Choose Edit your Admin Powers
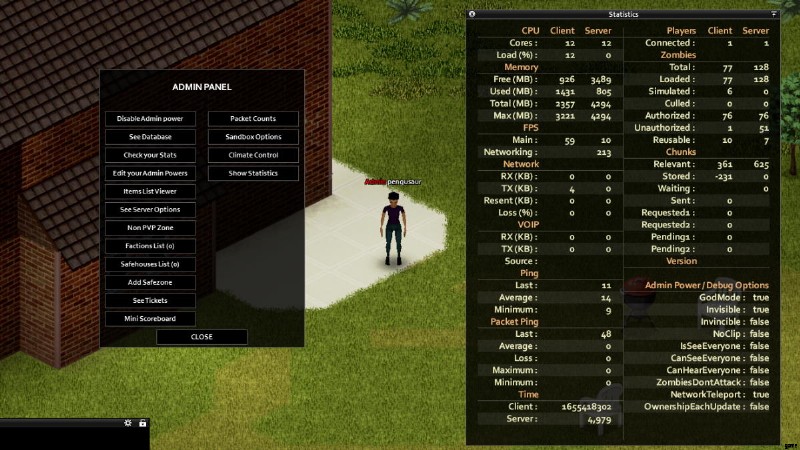 coord(150,173)
